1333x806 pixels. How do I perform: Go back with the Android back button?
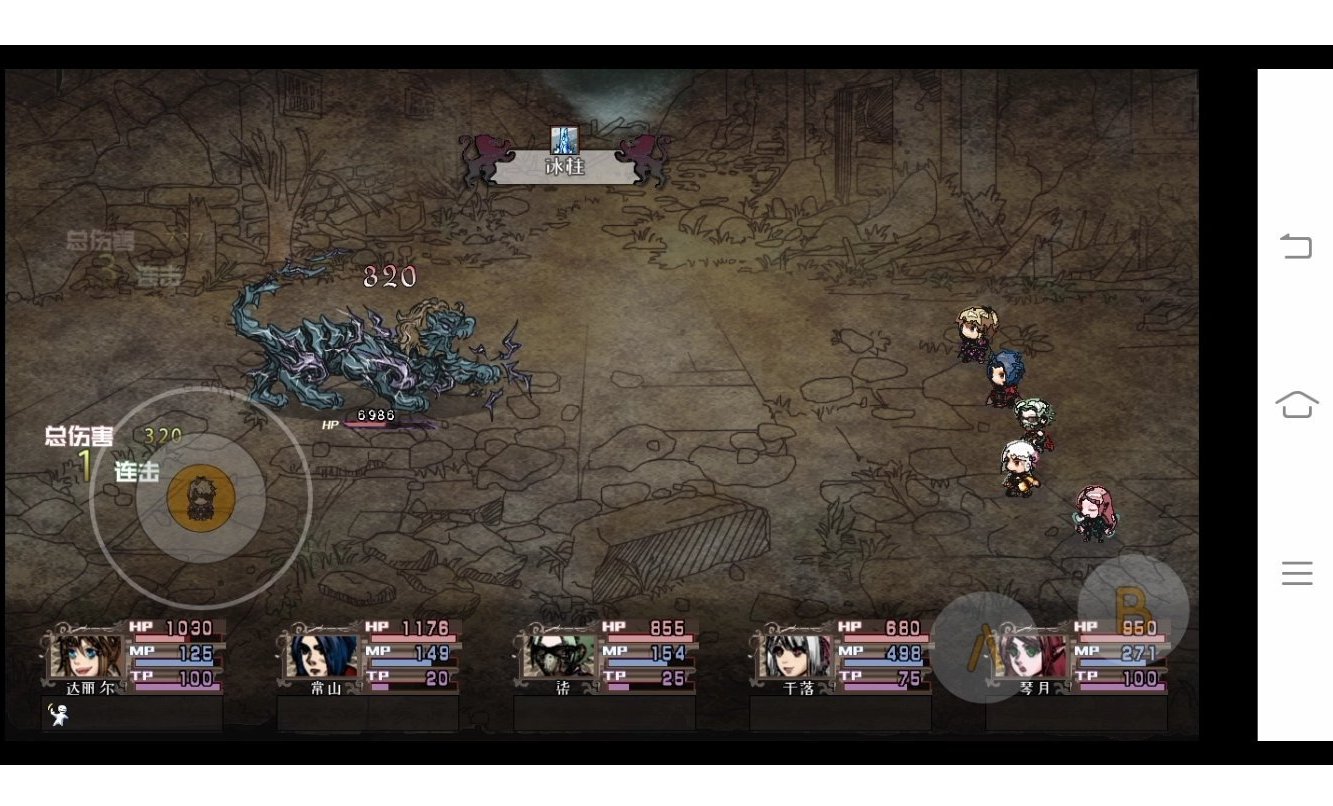[x=1296, y=246]
